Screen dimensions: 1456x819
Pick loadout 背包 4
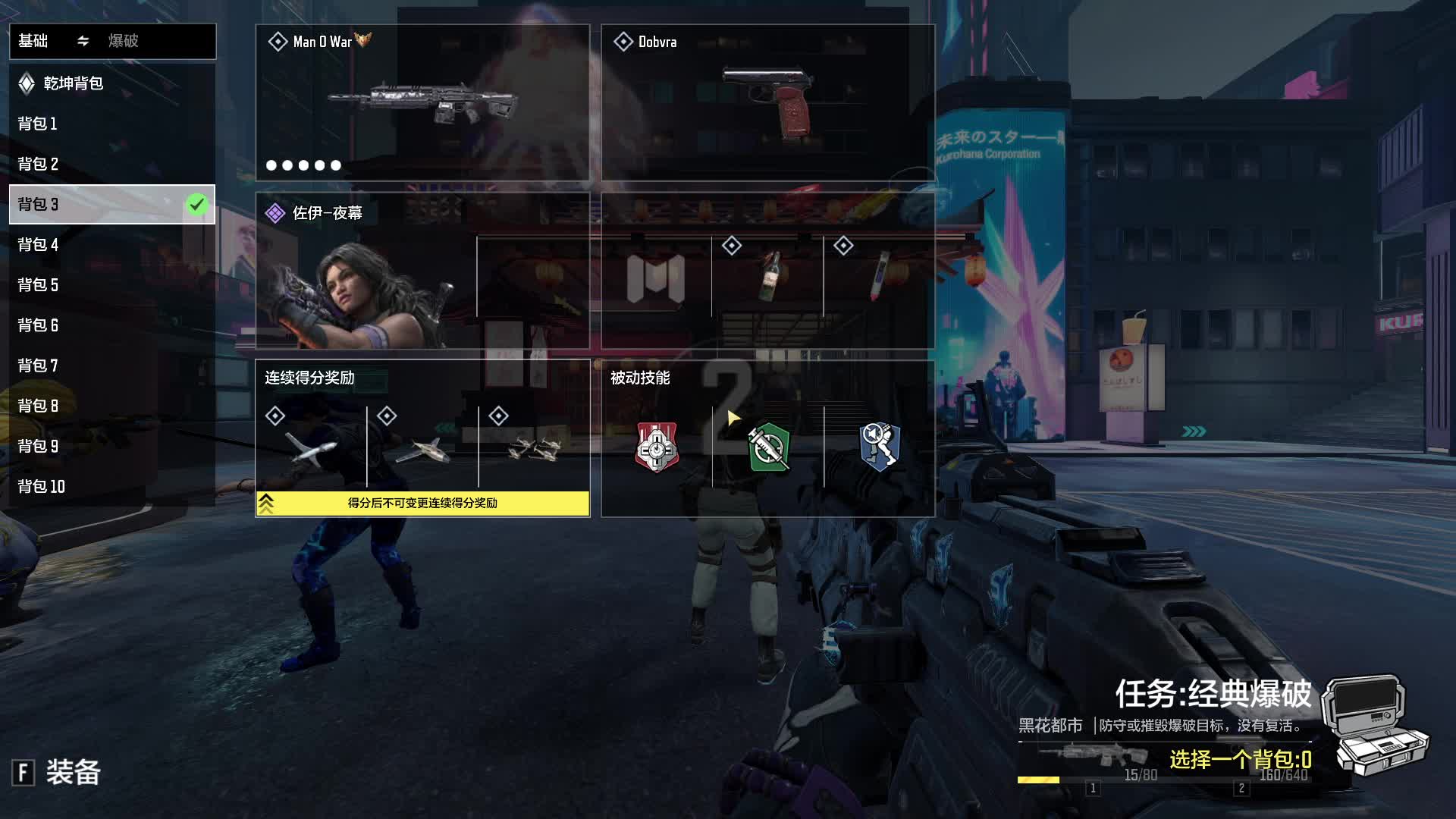[x=38, y=244]
